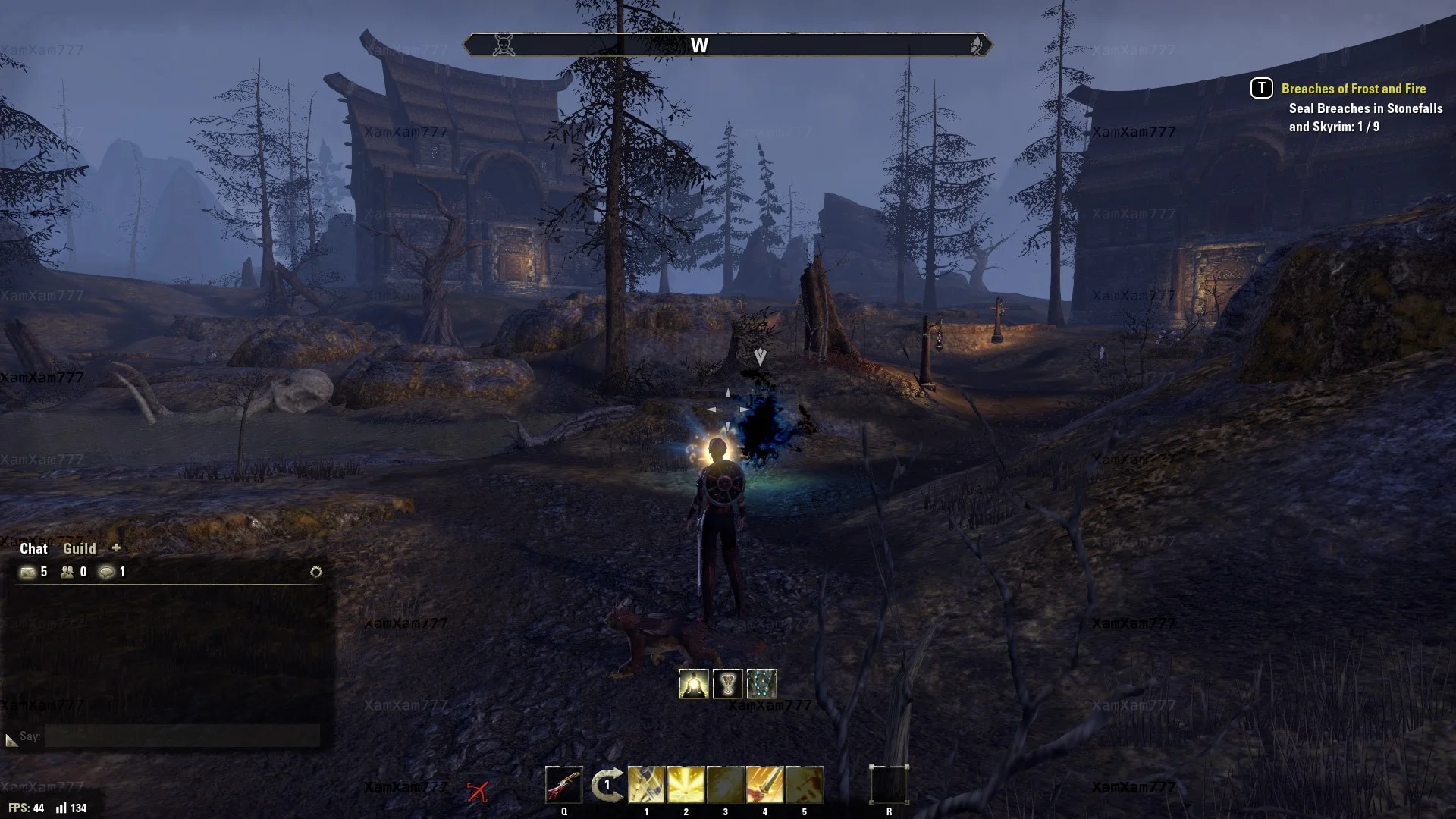Viewport: 1456px width, 819px height.
Task: Open the Guild chat tab
Action: point(80,548)
